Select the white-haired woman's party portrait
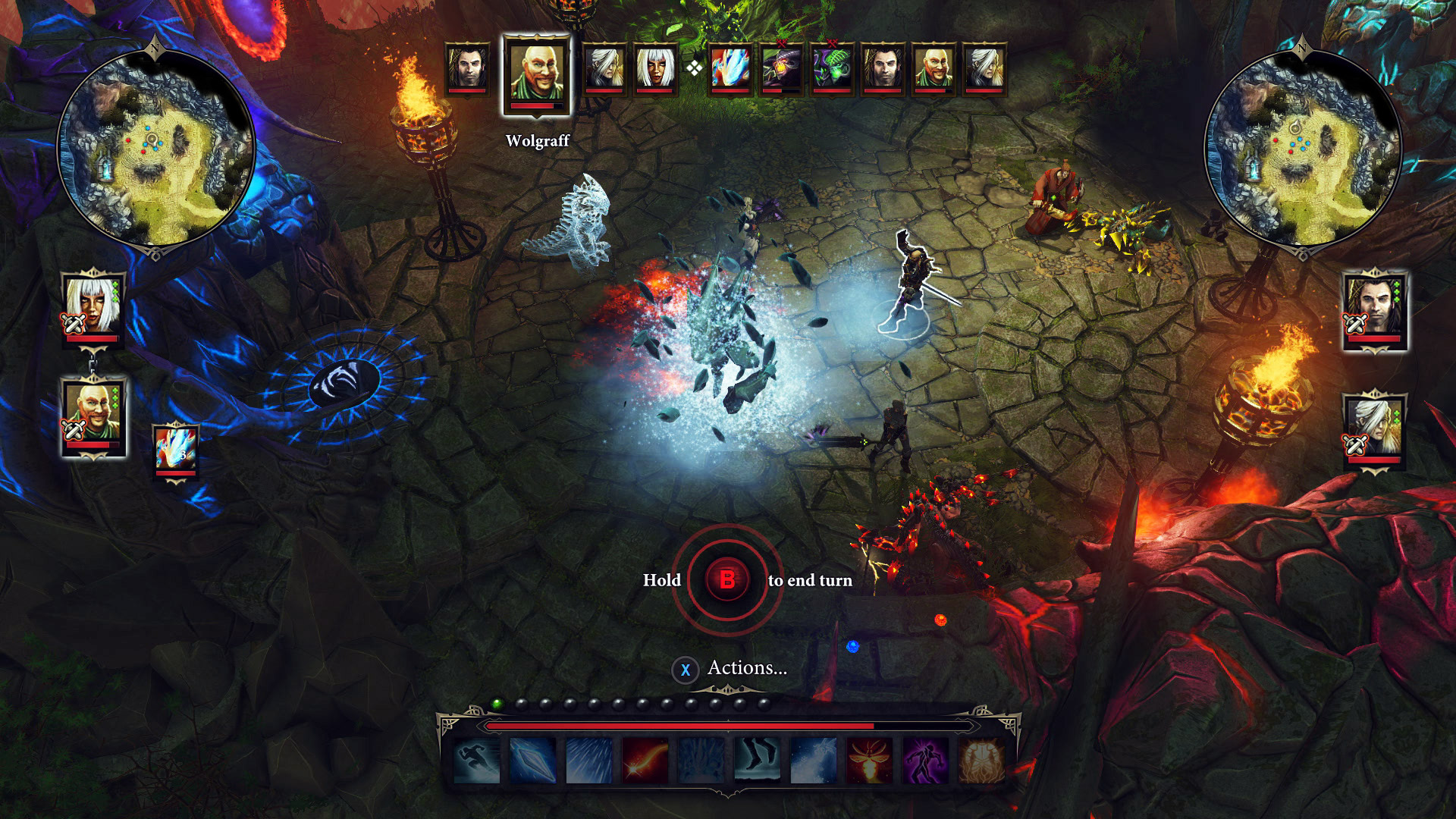Viewport: 1456px width, 819px height. (93, 307)
